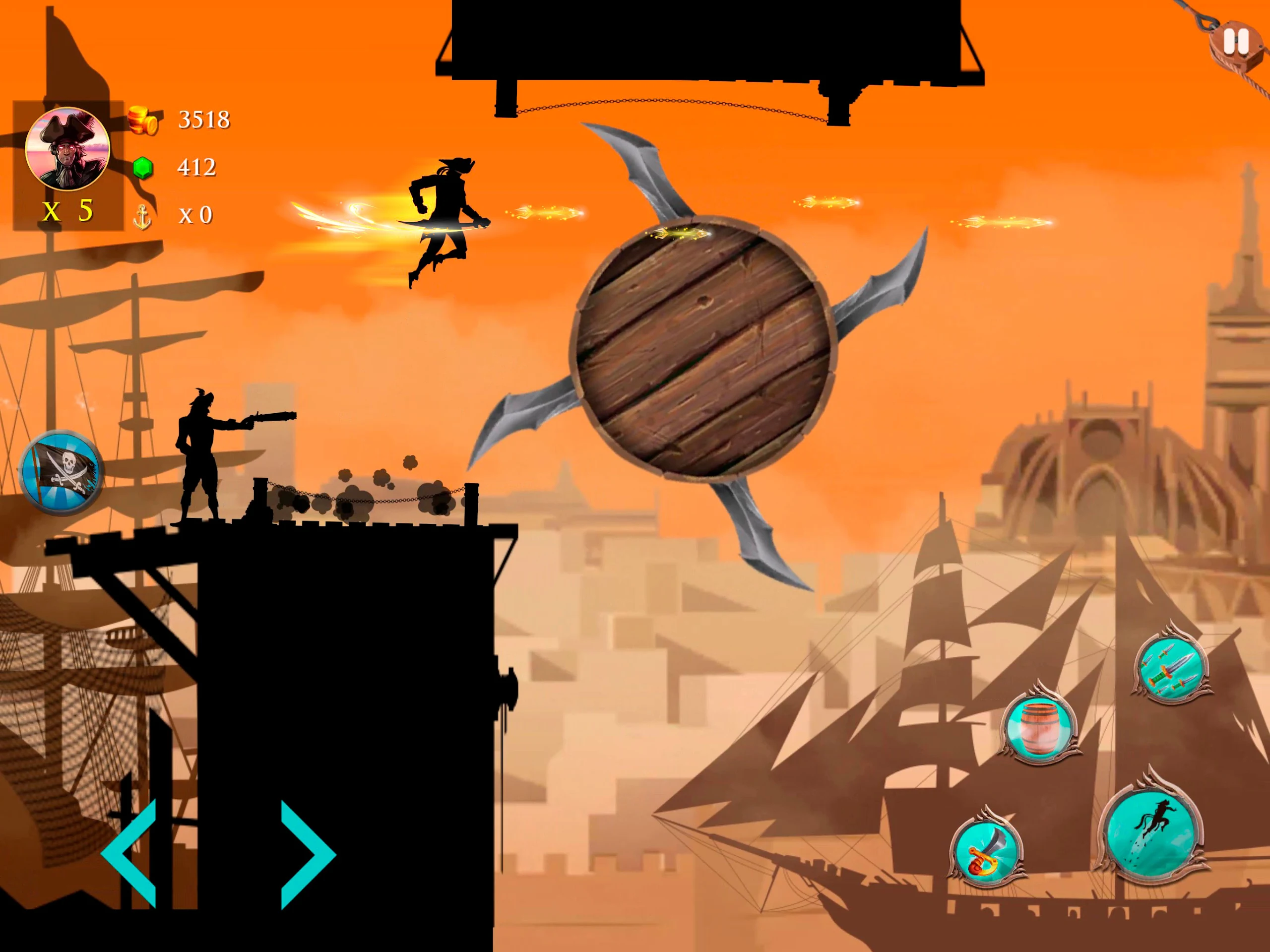
Task: Tap the left movement arrow
Action: tap(131, 854)
